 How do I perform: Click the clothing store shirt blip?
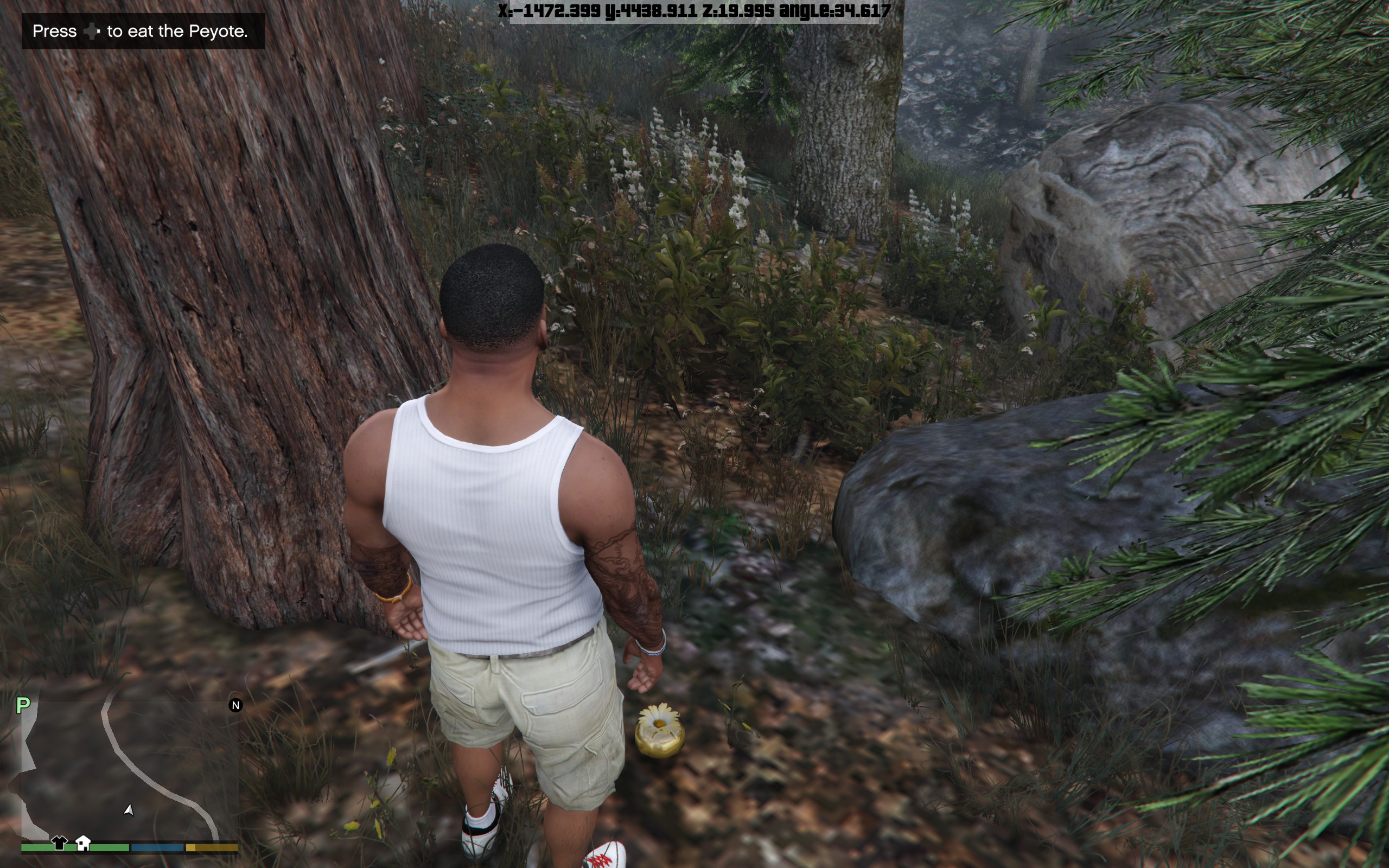click(x=59, y=842)
